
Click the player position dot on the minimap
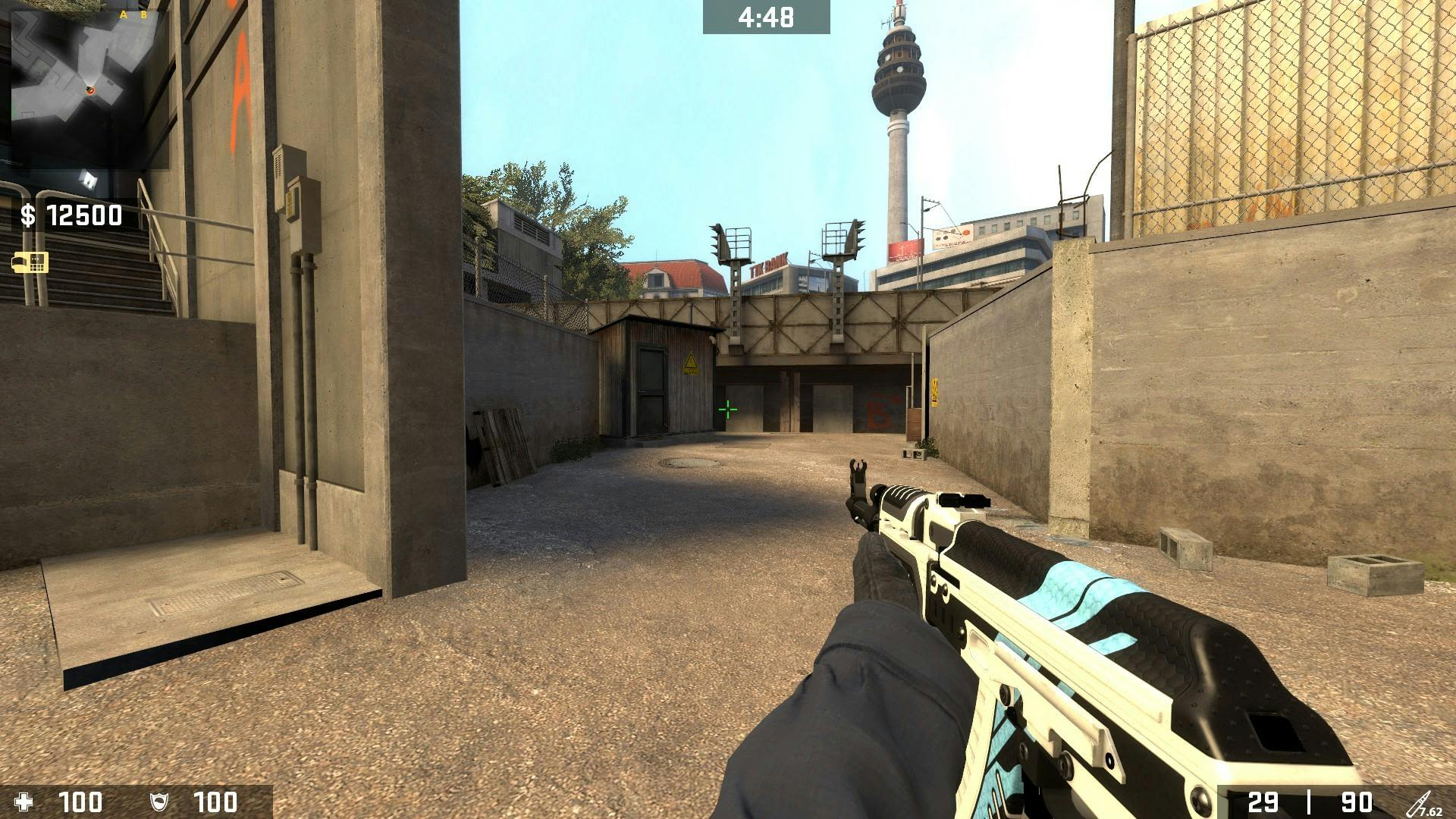[x=90, y=91]
